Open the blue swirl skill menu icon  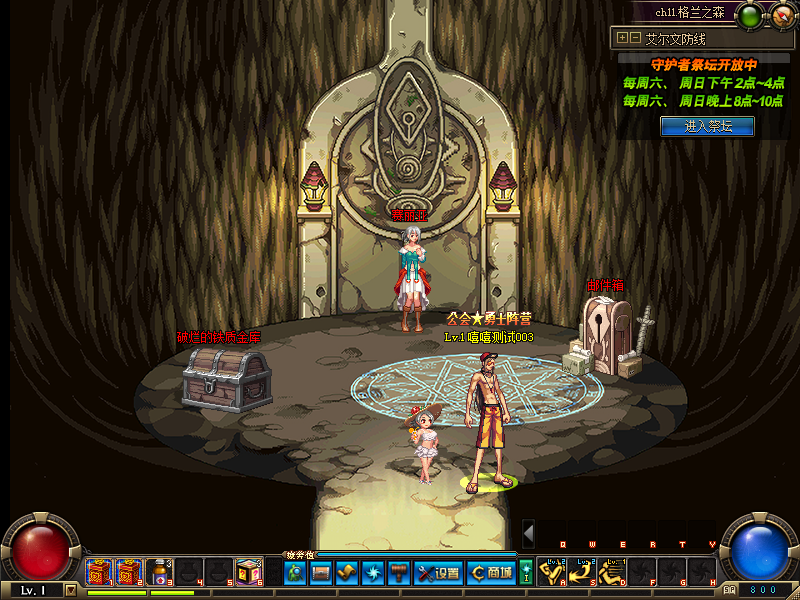pos(373,573)
